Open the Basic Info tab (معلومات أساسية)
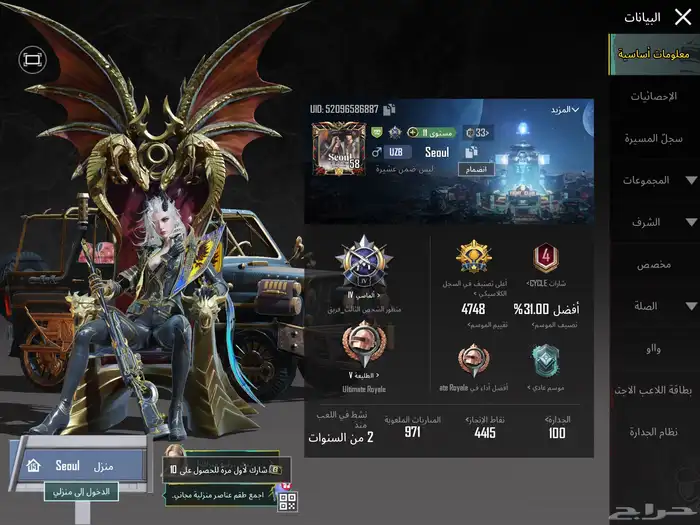 tap(655, 54)
